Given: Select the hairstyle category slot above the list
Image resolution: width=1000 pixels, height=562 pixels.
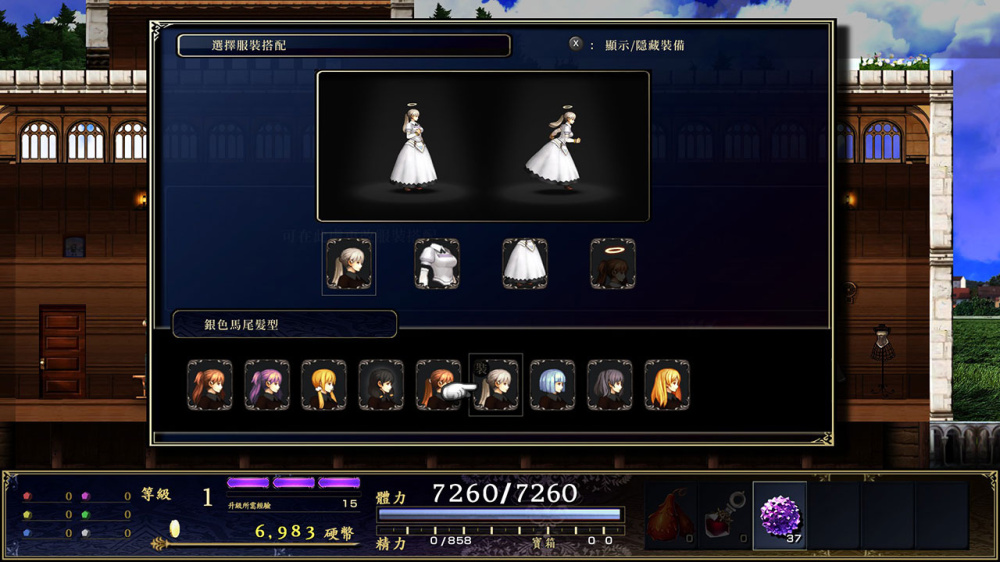Looking at the screenshot, I should (x=349, y=264).
